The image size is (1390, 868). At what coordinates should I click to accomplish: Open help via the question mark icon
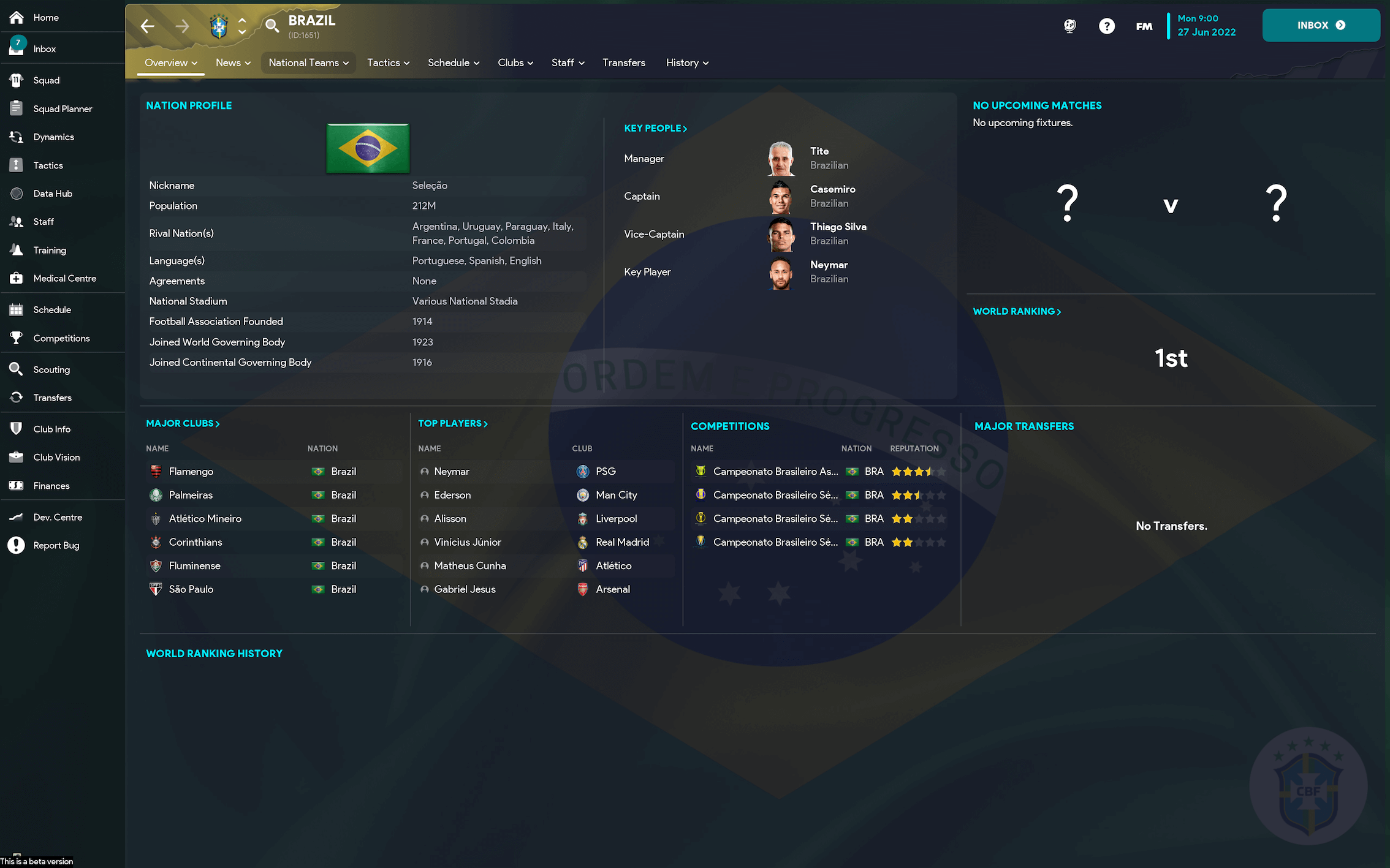point(1107,26)
